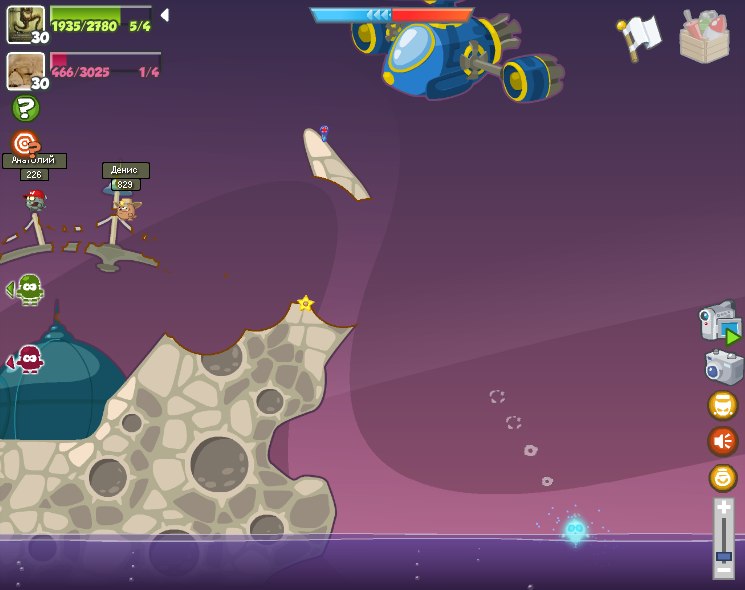Toggle sound with the orange speaker button

(722, 441)
